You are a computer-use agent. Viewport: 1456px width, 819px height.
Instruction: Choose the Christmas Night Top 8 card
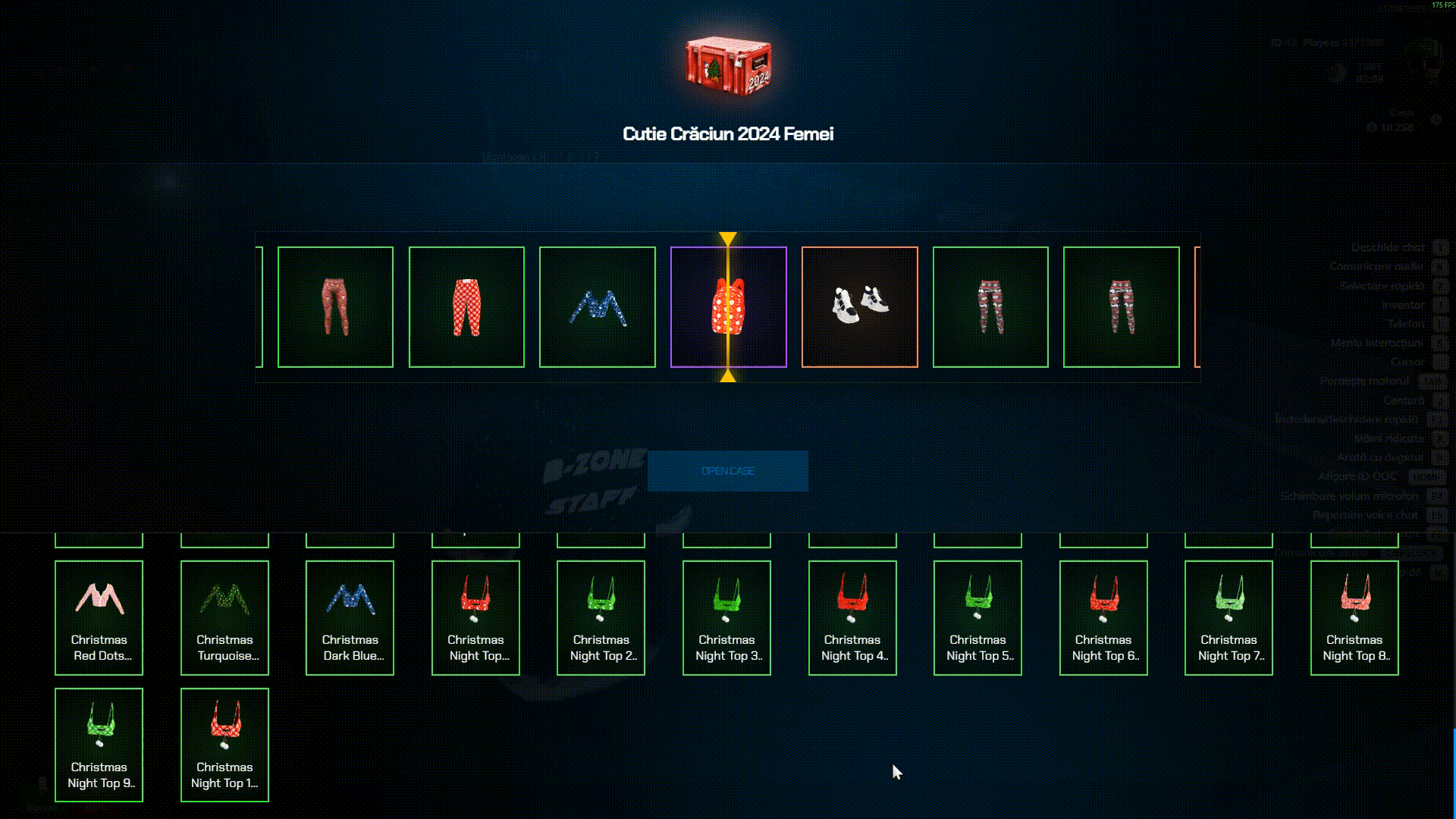coord(1354,617)
